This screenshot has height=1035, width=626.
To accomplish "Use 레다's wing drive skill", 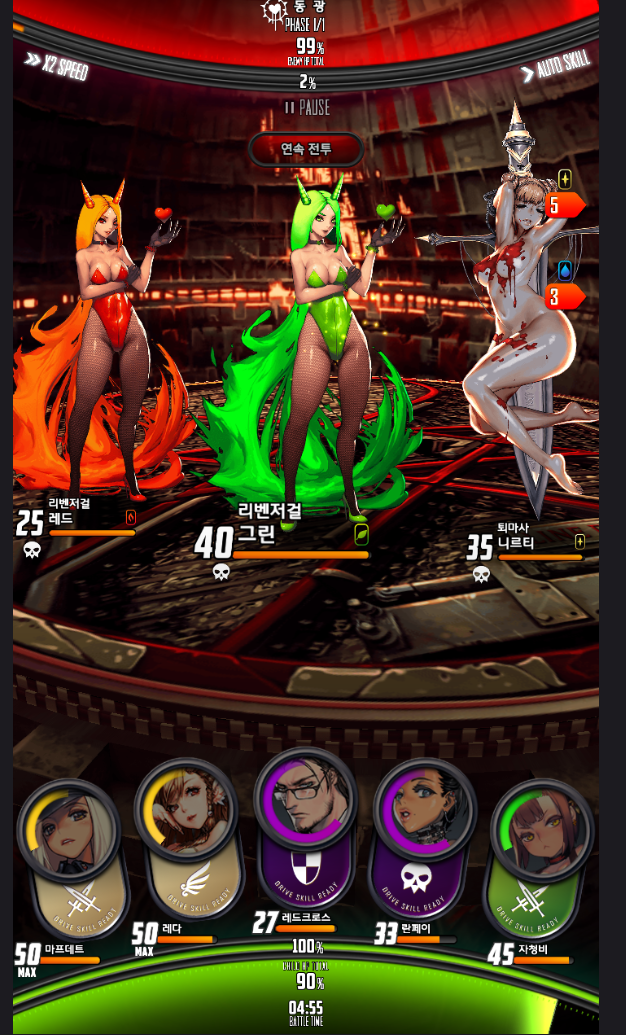I will pos(189,883).
